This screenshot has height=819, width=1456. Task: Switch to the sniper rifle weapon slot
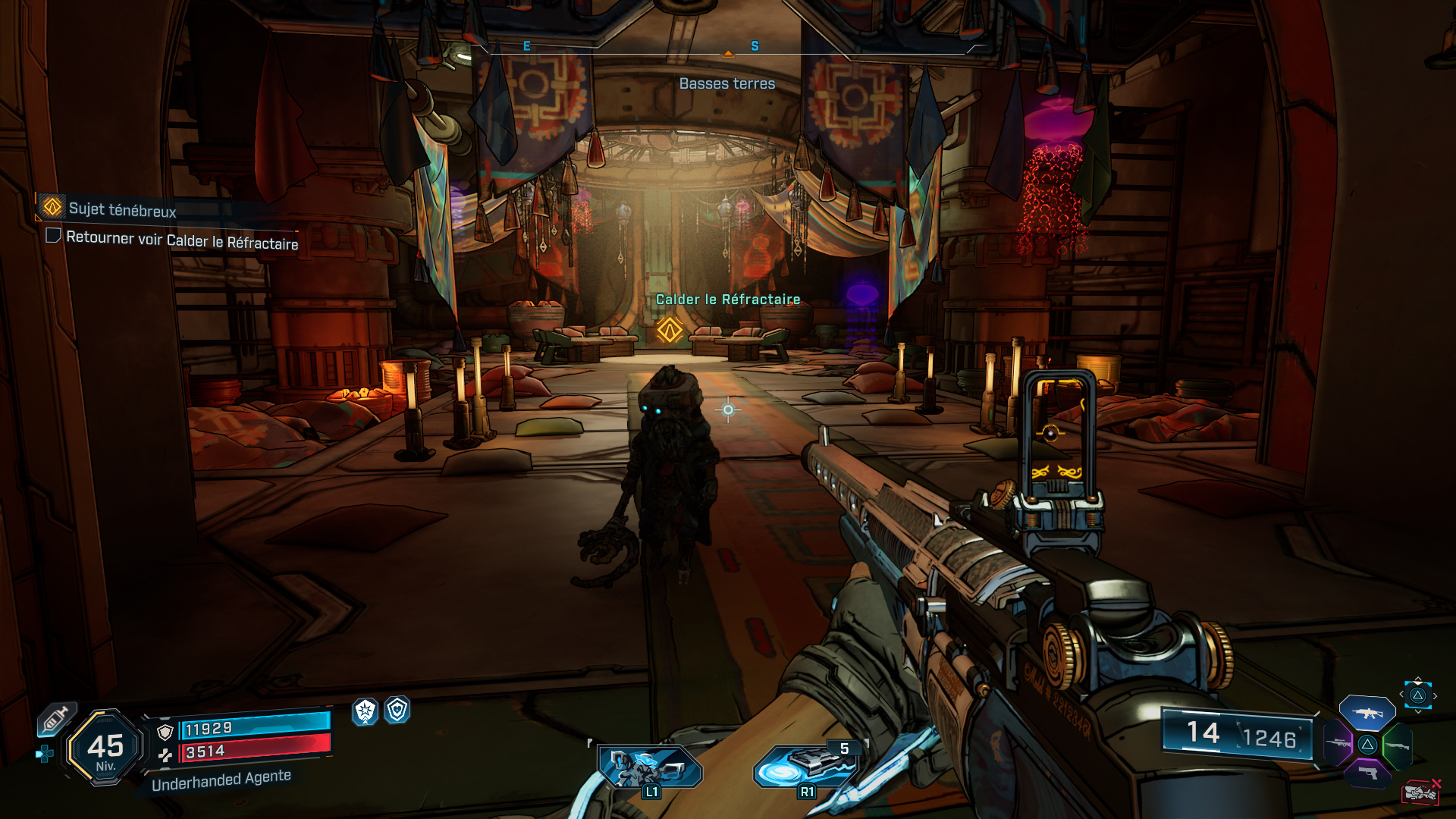pyautogui.click(x=1338, y=743)
